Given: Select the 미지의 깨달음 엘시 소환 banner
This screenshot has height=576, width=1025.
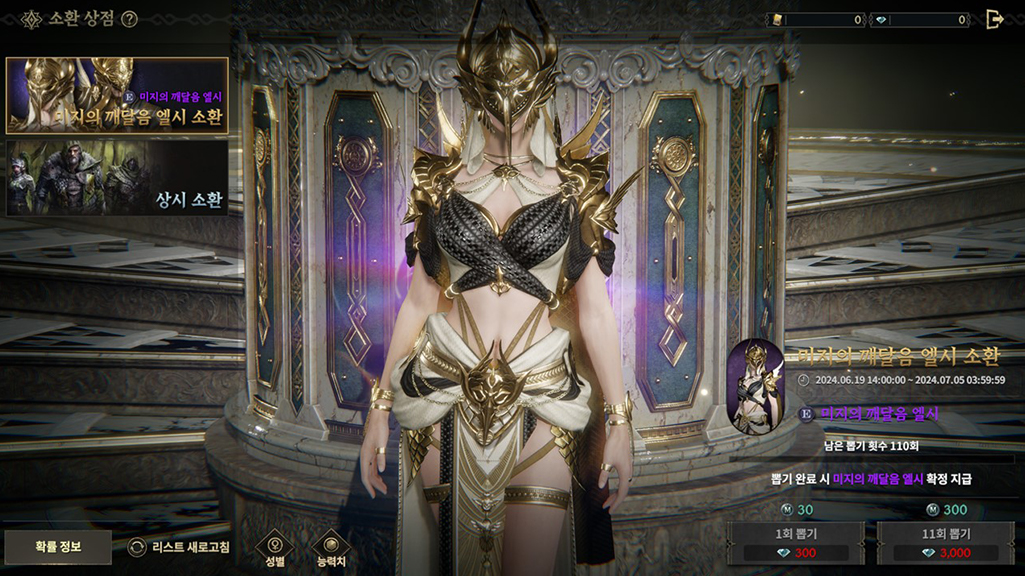Looking at the screenshot, I should tap(117, 96).
